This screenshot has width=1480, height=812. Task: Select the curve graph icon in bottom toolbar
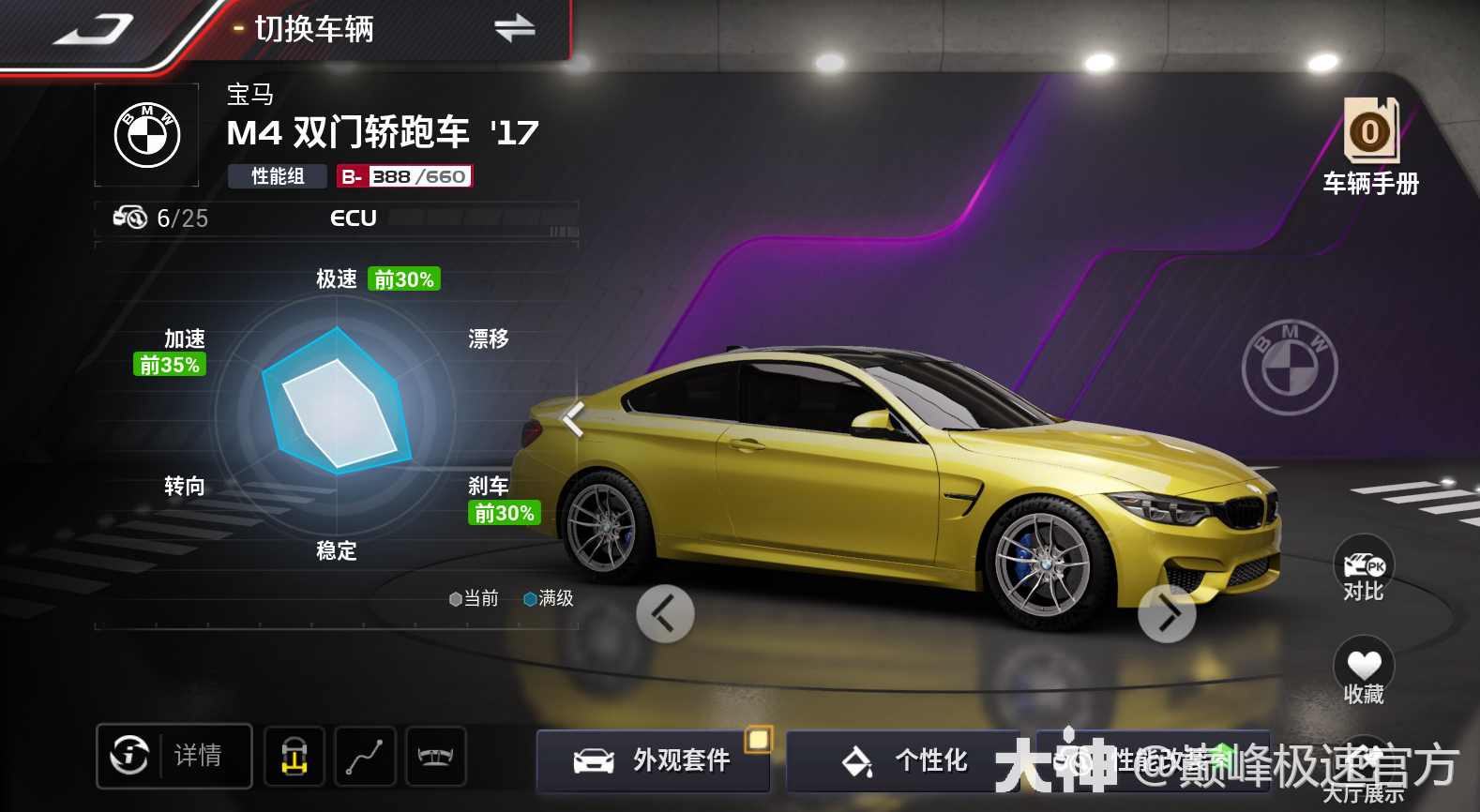[365, 756]
